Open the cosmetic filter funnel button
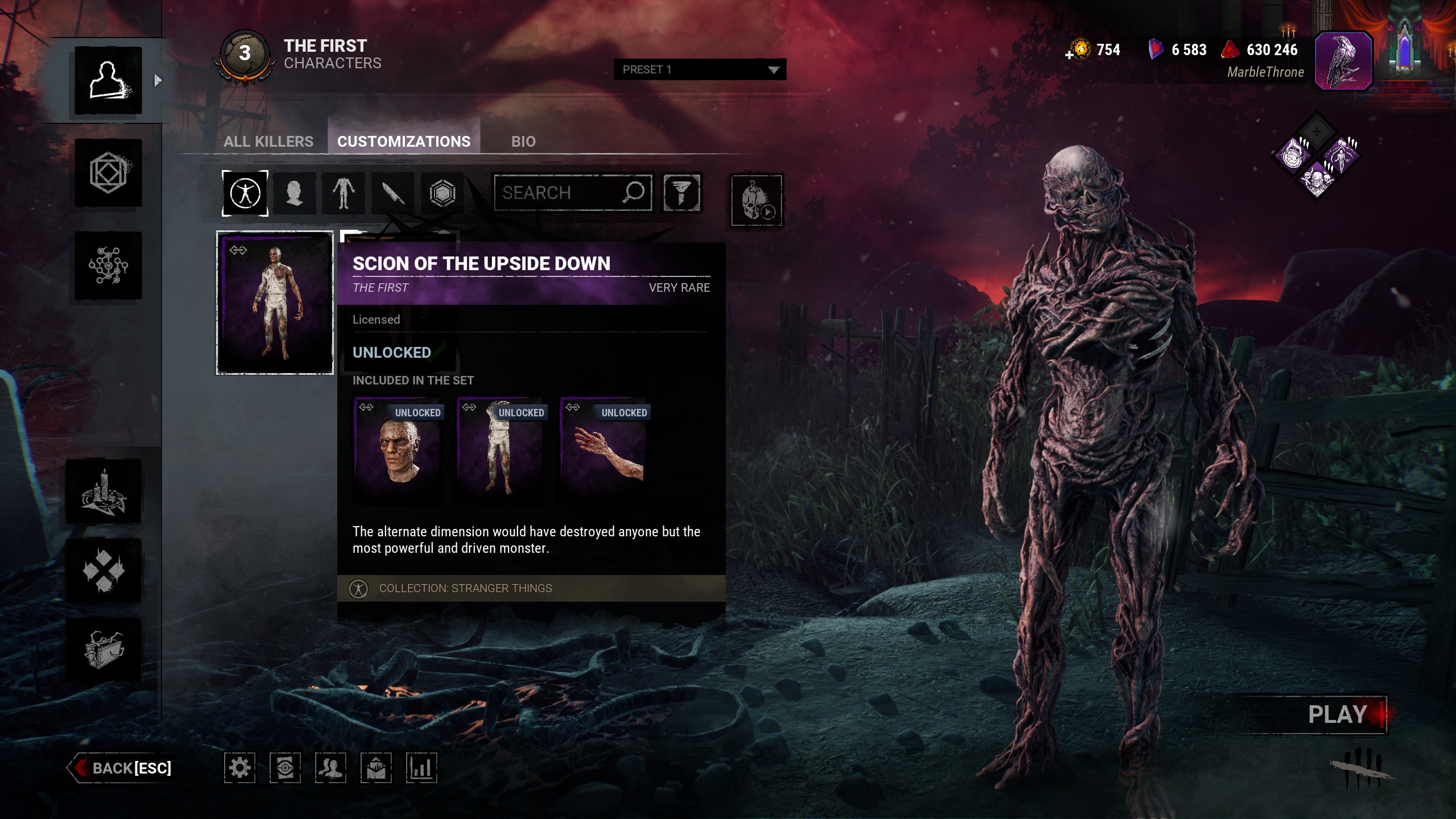1456x819 pixels. [681, 193]
